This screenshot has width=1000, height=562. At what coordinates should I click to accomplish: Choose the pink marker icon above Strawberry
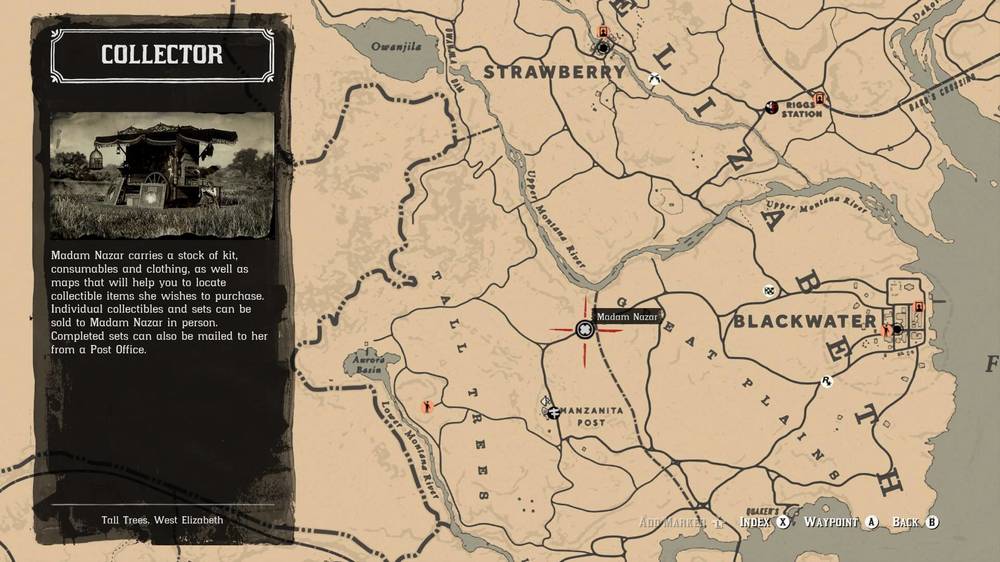(603, 32)
